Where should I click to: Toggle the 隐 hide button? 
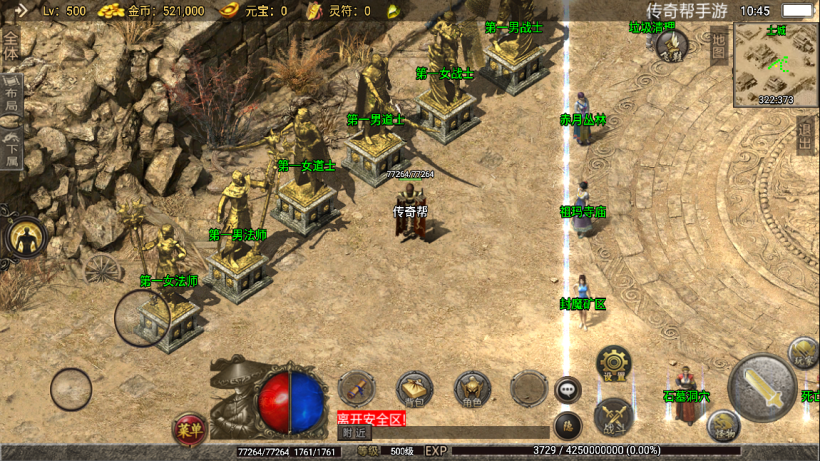pos(567,425)
